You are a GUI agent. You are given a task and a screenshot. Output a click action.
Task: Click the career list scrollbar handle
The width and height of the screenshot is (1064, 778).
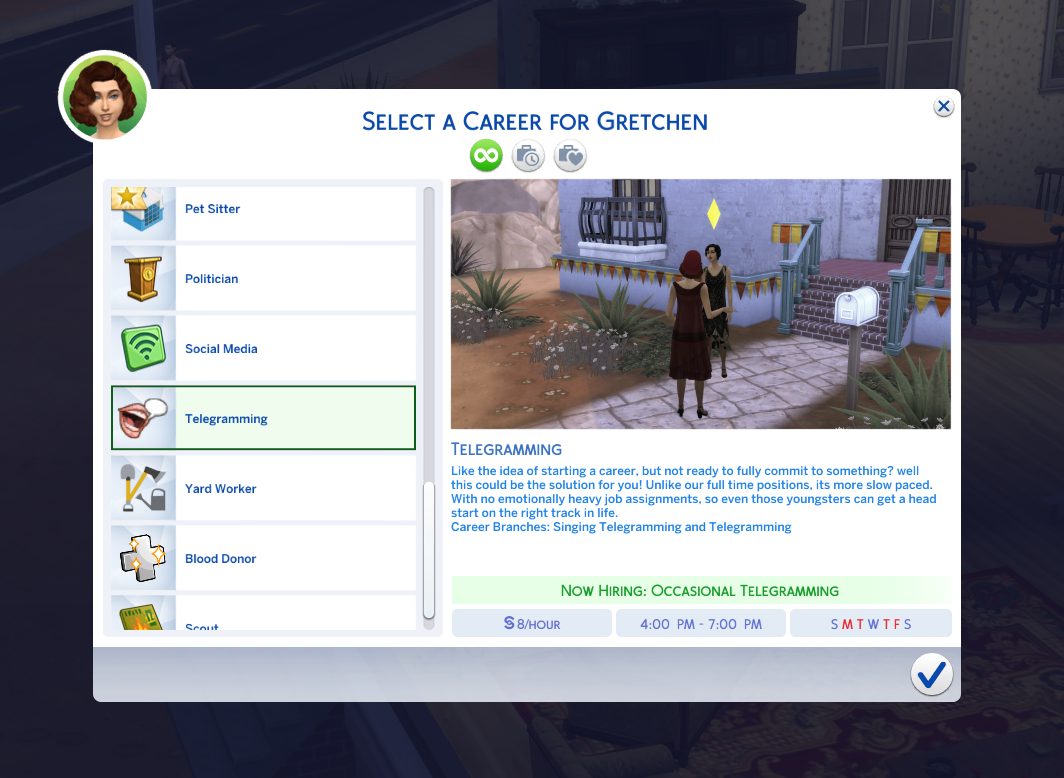(x=429, y=550)
